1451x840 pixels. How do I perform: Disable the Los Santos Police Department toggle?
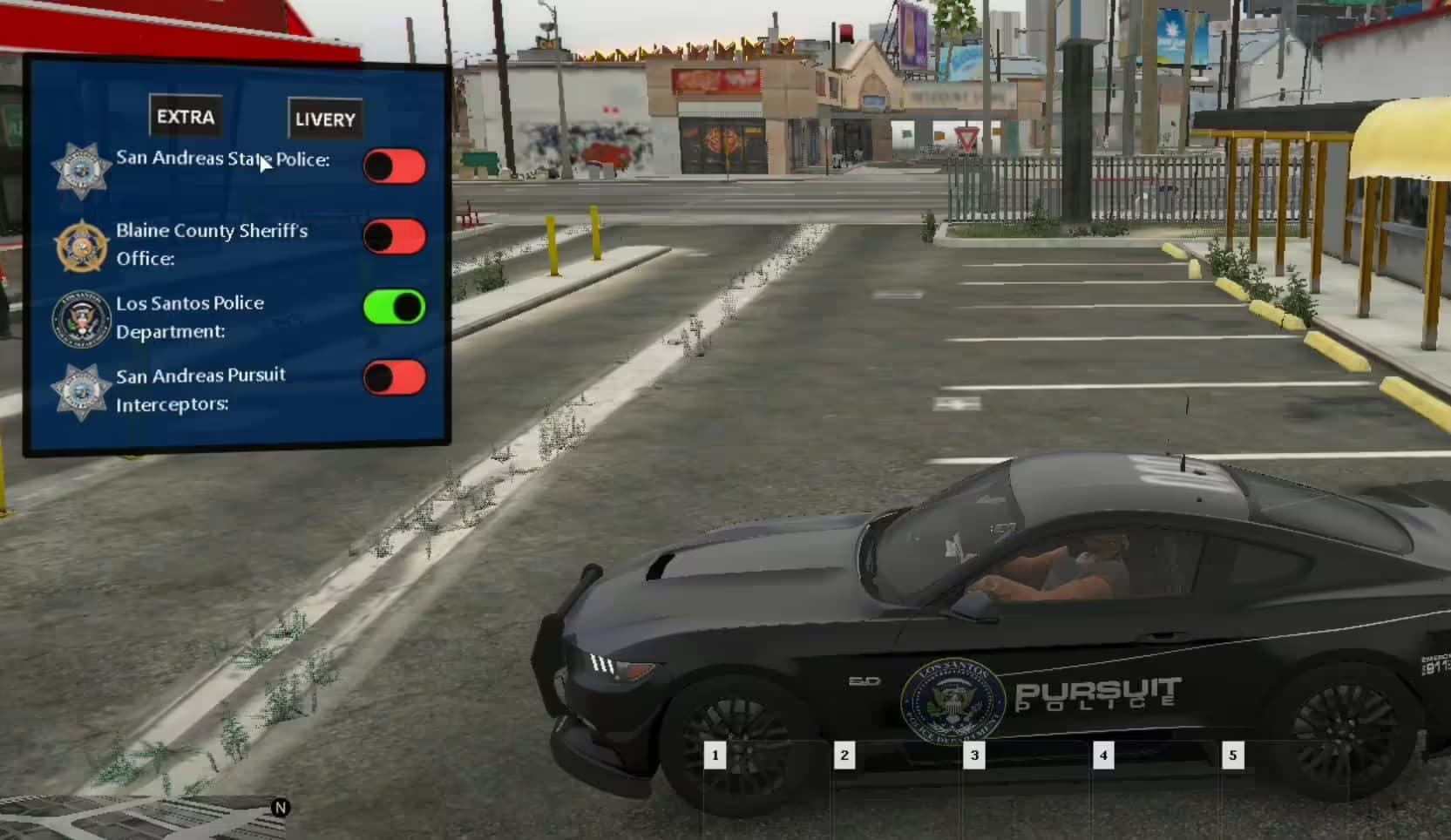pos(395,307)
